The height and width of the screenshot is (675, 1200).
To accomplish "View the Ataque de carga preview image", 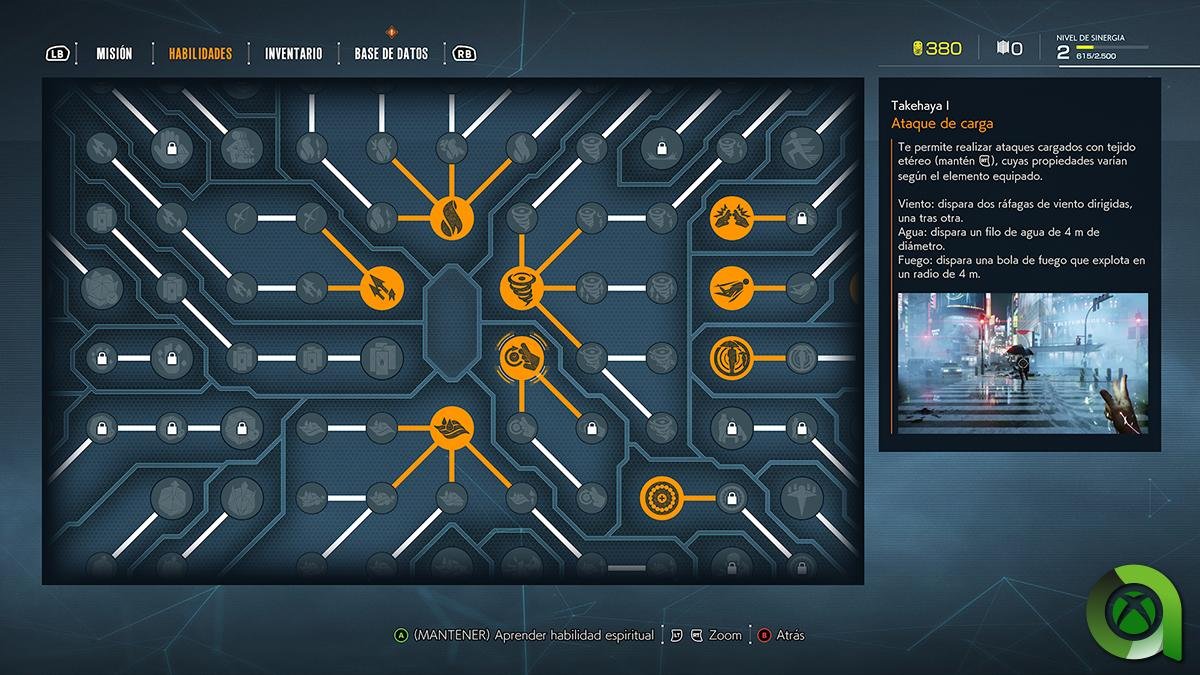I will [1022, 363].
